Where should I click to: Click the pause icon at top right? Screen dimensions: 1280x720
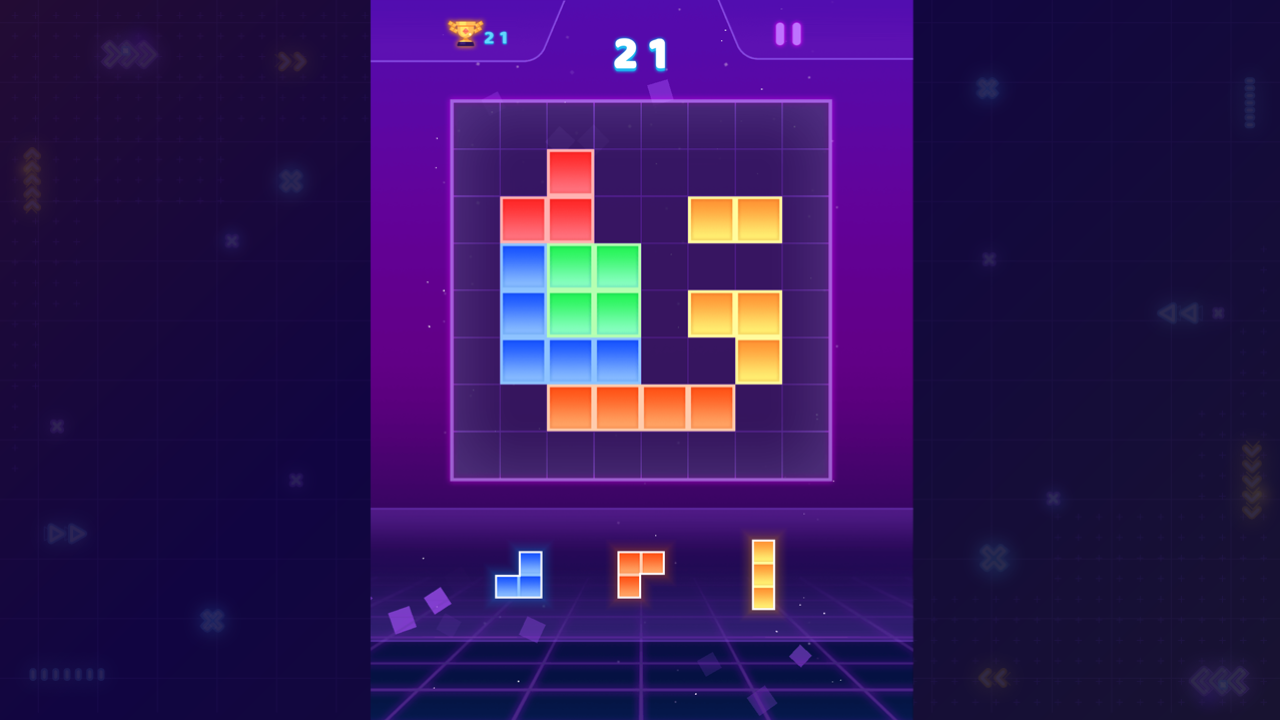coord(786,33)
